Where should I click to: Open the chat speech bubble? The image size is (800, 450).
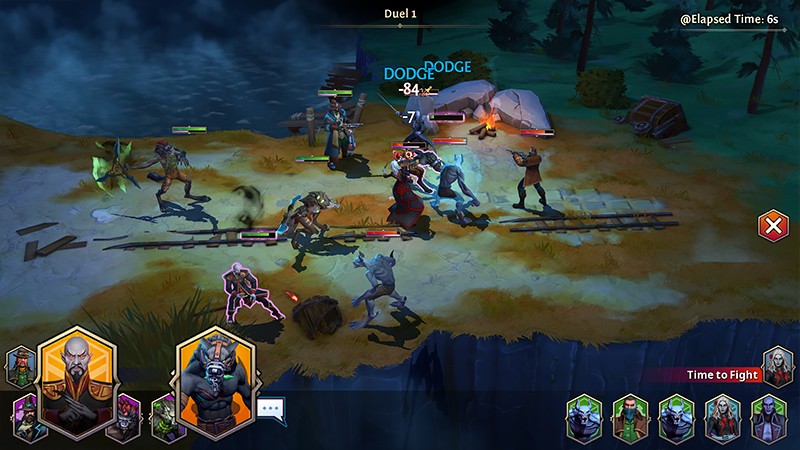pyautogui.click(x=271, y=408)
